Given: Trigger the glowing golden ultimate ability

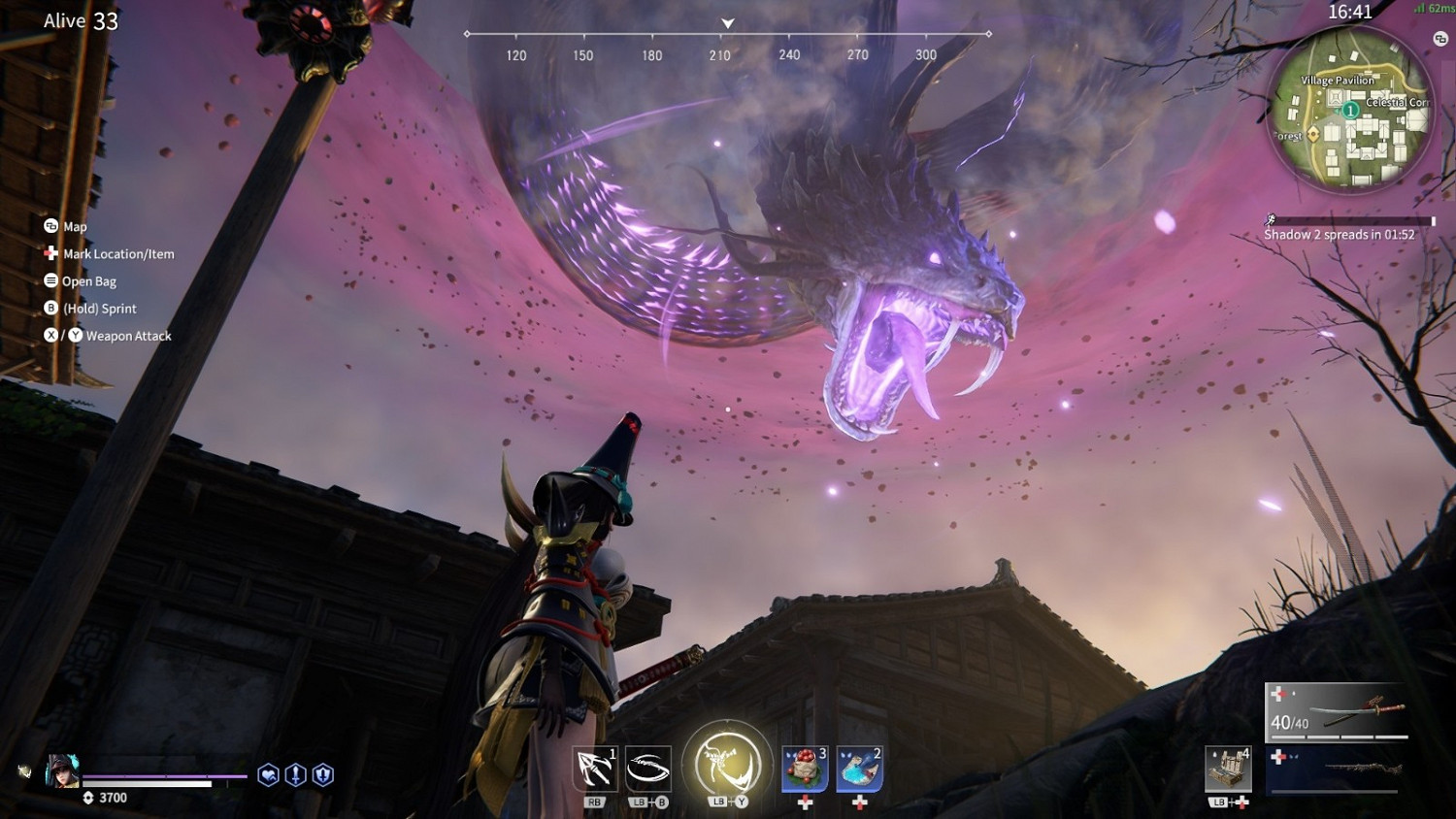Looking at the screenshot, I should 728,764.
